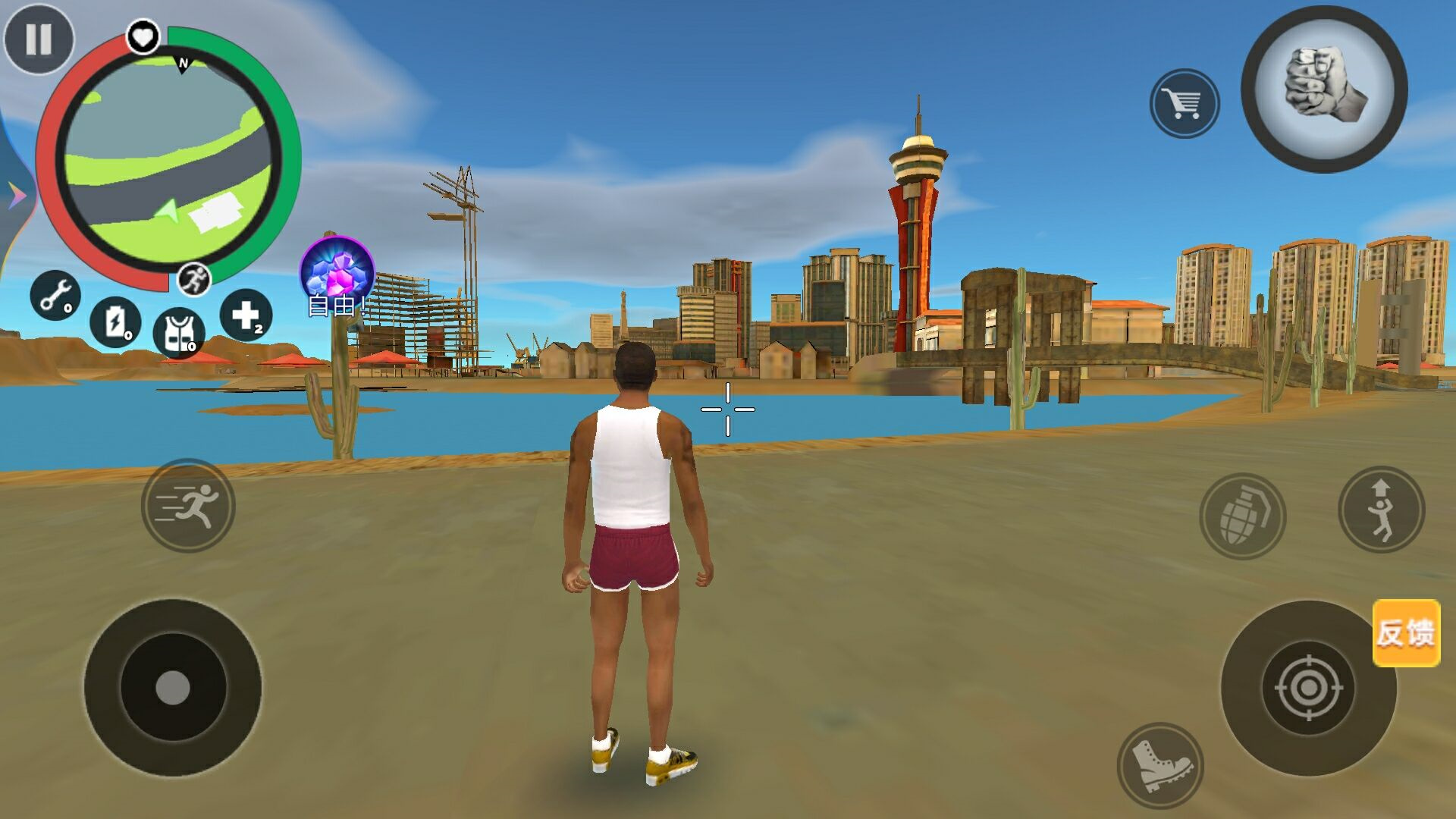Screen dimensions: 1456x819
Task: Open the circular minimap
Action: pyautogui.click(x=168, y=160)
